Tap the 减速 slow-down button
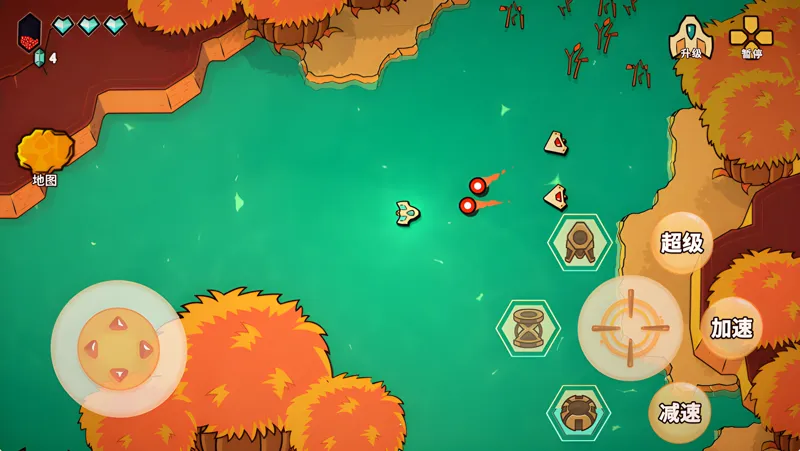This screenshot has height=451, width=800. pyautogui.click(x=679, y=412)
